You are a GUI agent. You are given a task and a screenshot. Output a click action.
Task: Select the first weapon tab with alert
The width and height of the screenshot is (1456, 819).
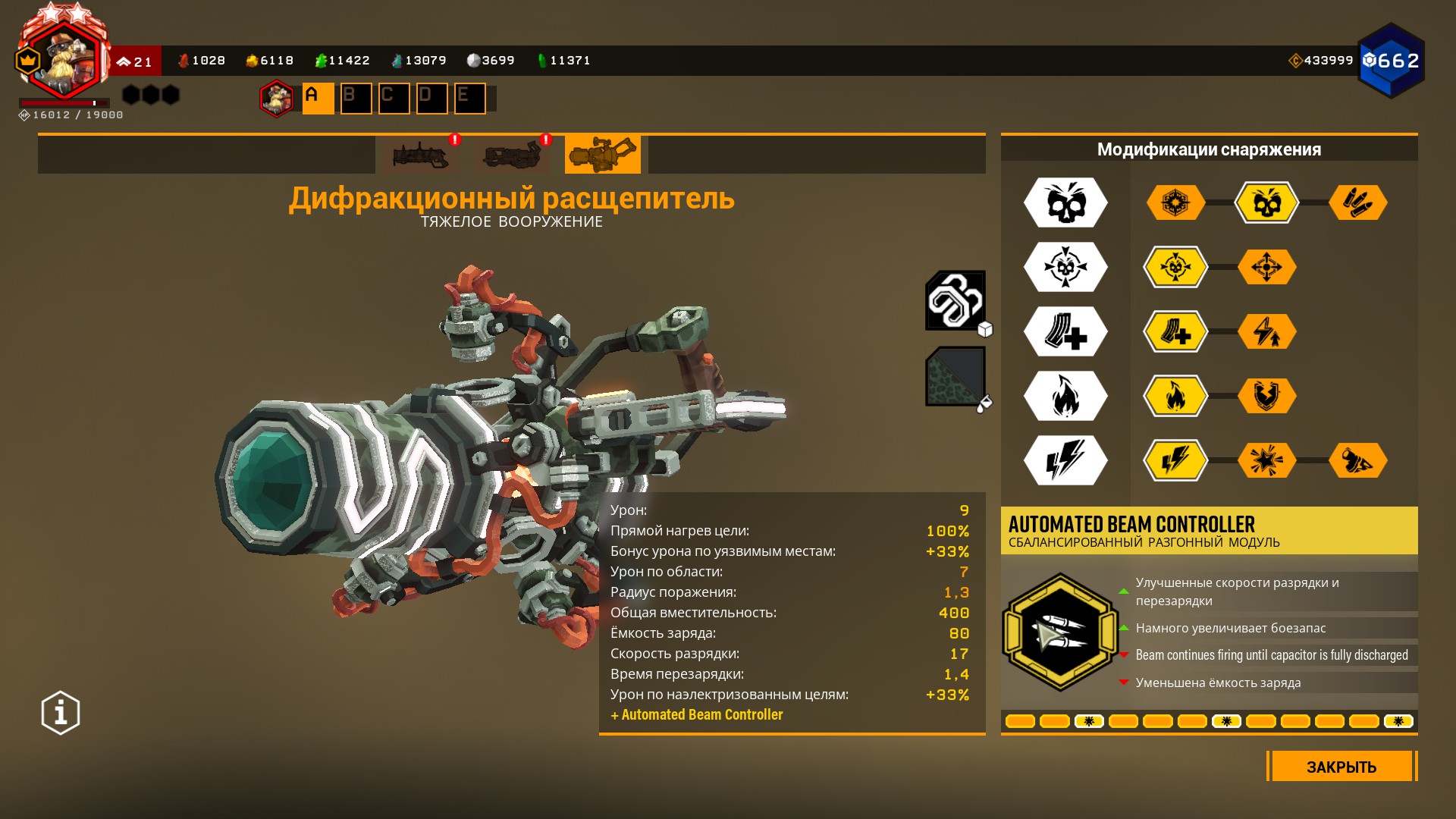(421, 155)
